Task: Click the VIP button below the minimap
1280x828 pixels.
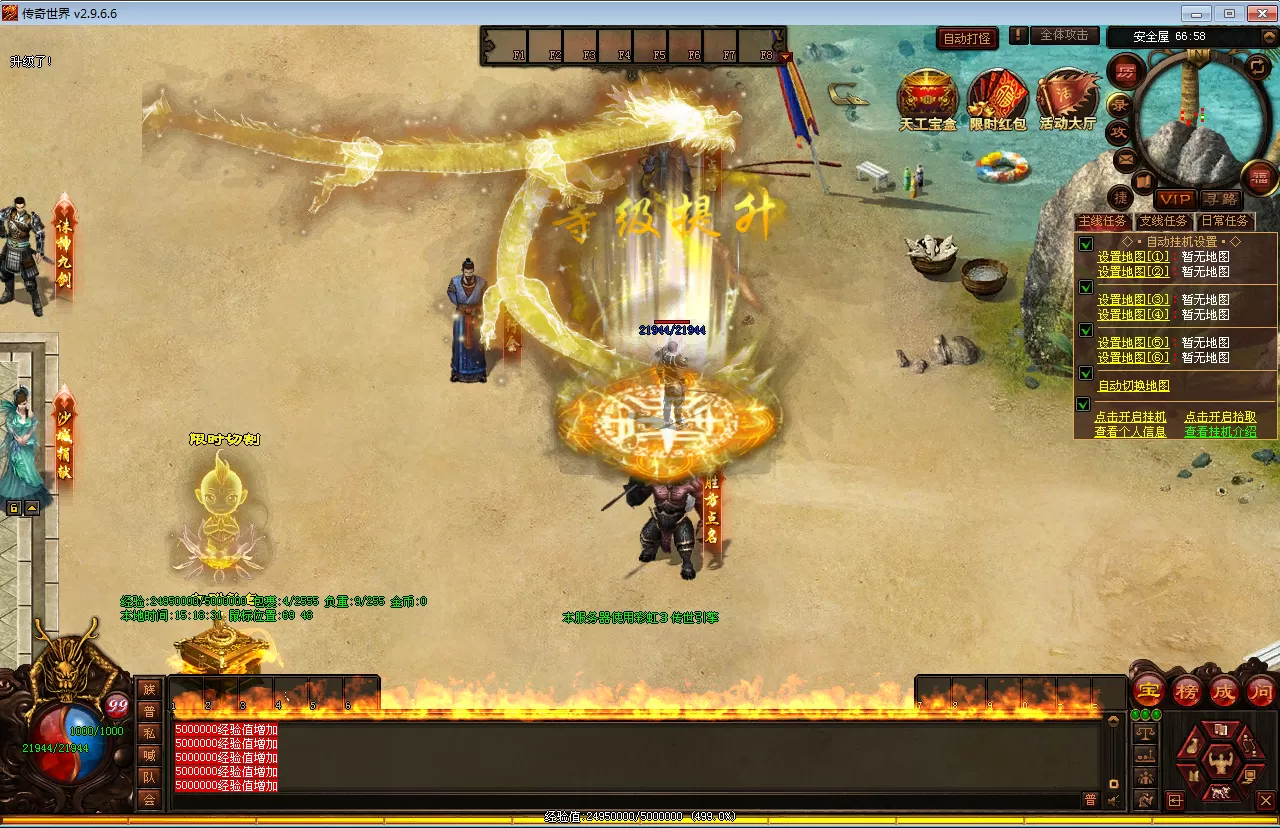Action: tap(1175, 199)
